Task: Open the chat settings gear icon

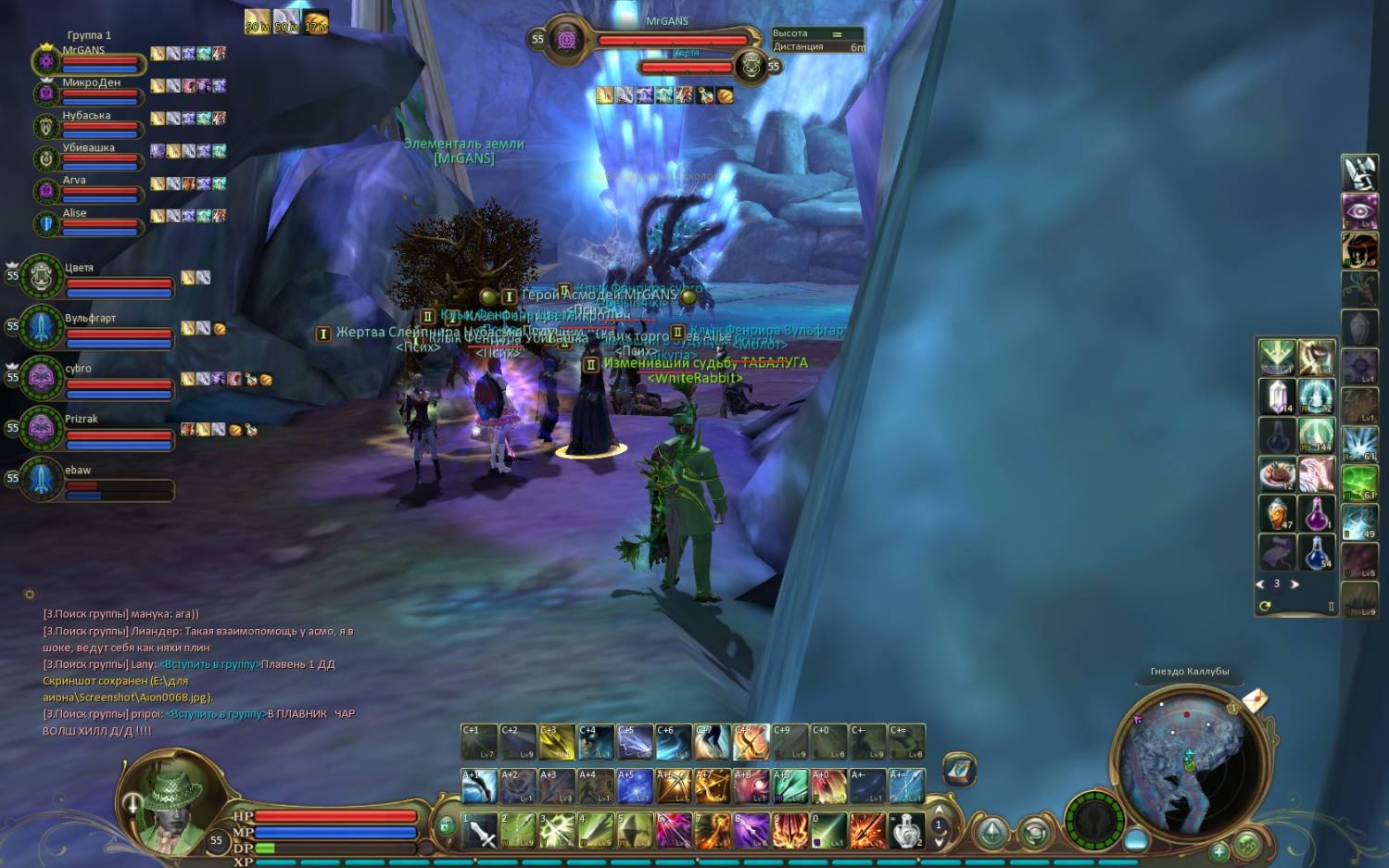Action: coord(30,594)
